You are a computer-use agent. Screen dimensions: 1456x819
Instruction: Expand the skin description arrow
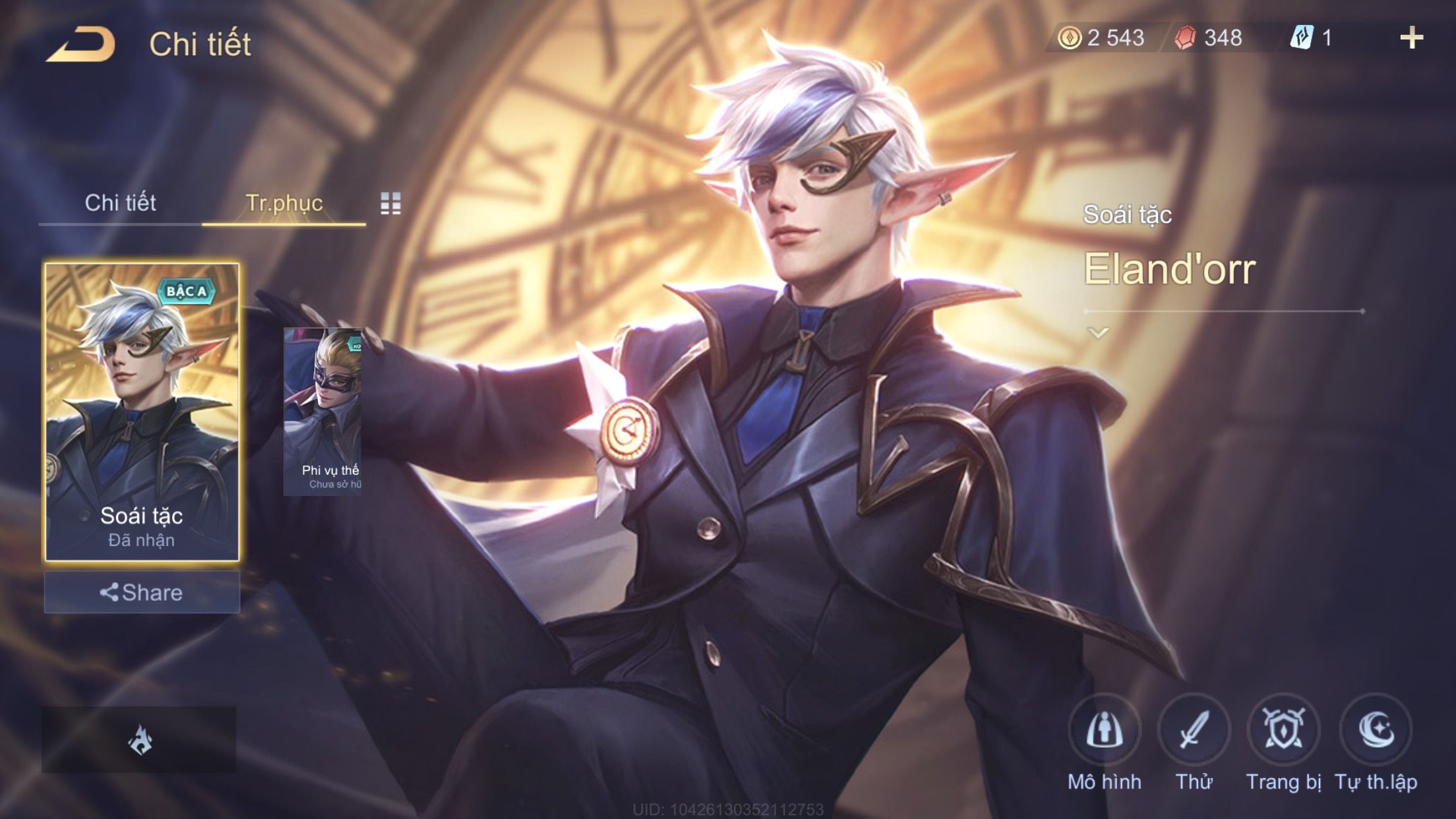(1098, 333)
